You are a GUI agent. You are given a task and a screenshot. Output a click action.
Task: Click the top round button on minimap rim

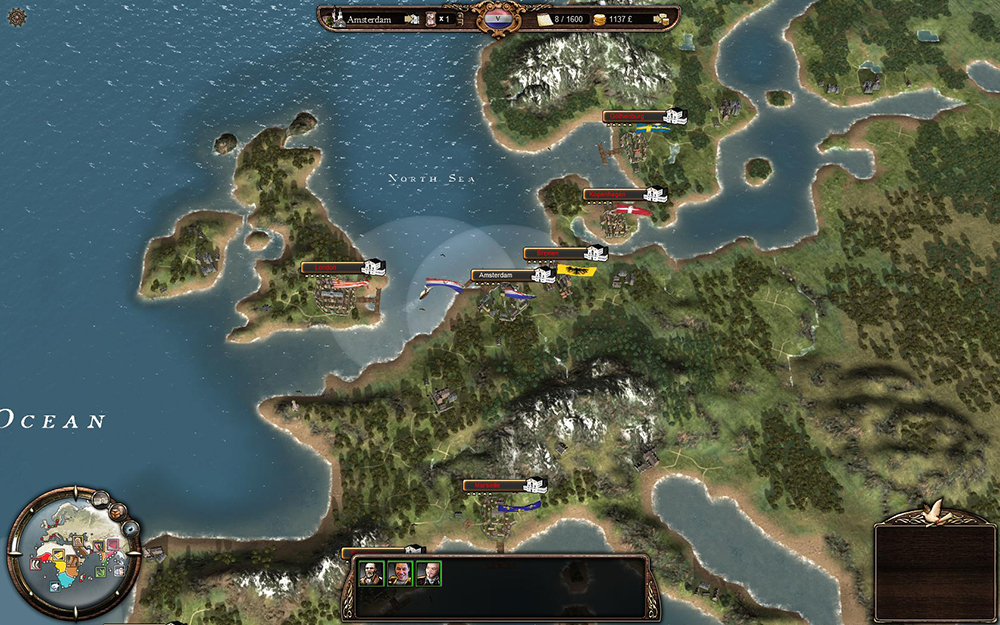101,497
